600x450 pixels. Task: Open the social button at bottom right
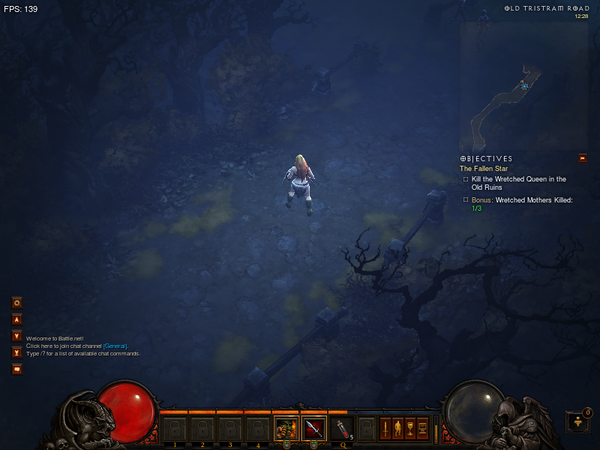(x=577, y=422)
